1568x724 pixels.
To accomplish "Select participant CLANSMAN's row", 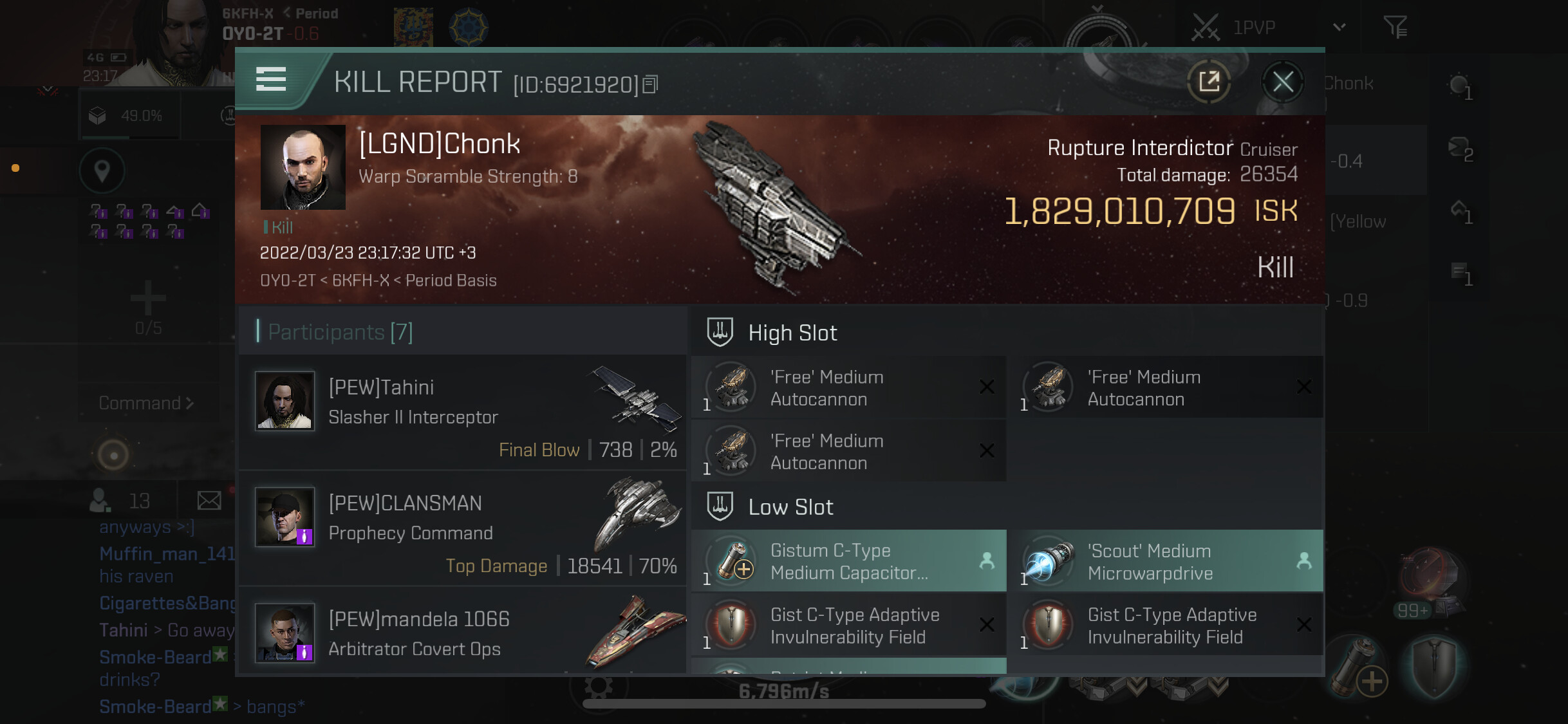I will coord(462,528).
